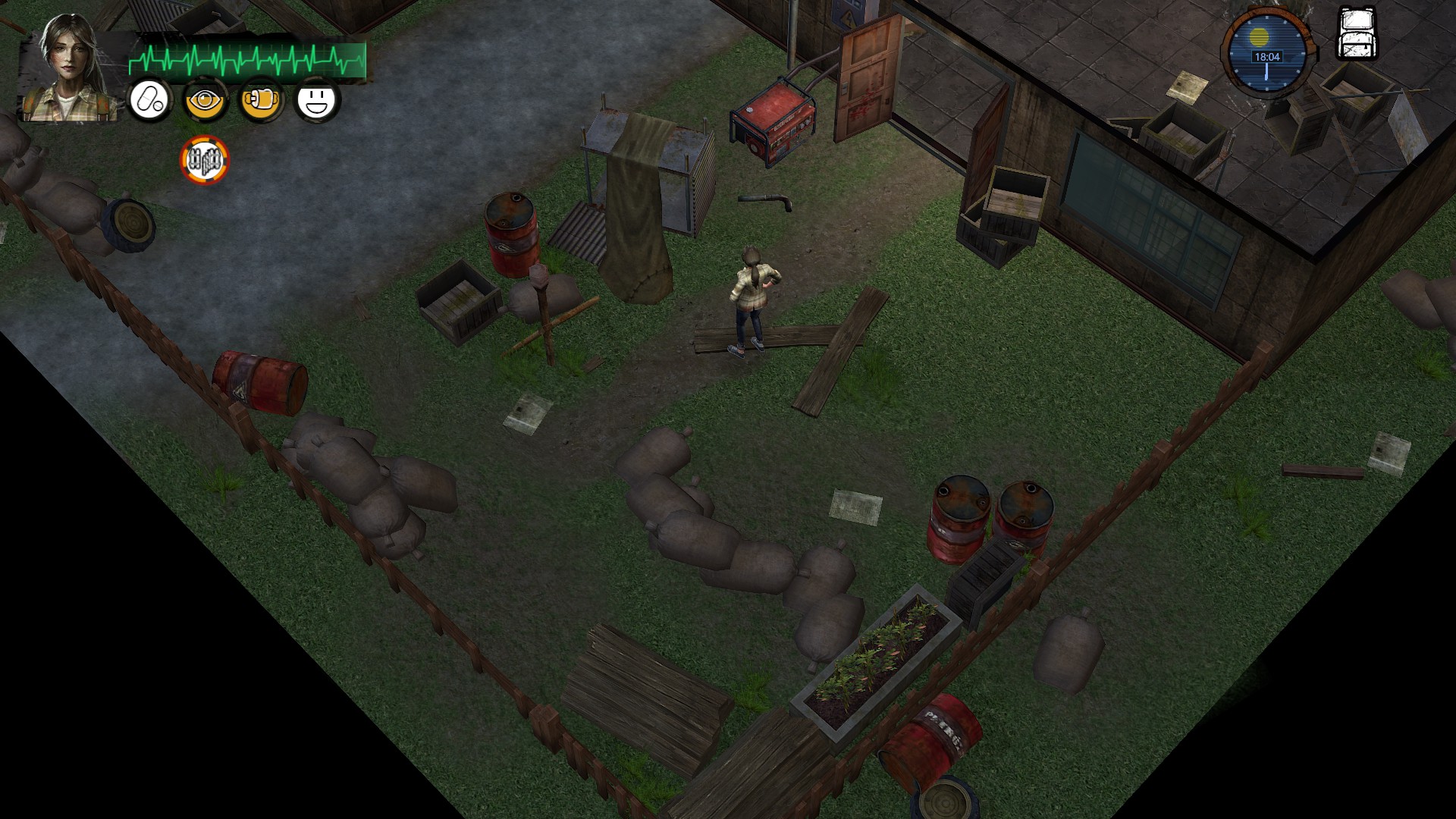This screenshot has width=1456, height=819.
Task: Check the eye fatigue status icon
Action: (205, 100)
